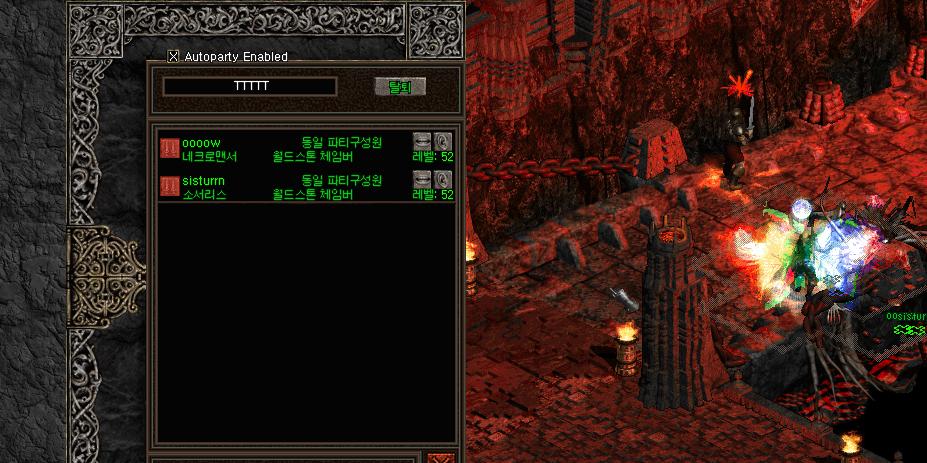Toggle the ear squelch icon for oooow
This screenshot has height=463, width=927.
pos(443,141)
